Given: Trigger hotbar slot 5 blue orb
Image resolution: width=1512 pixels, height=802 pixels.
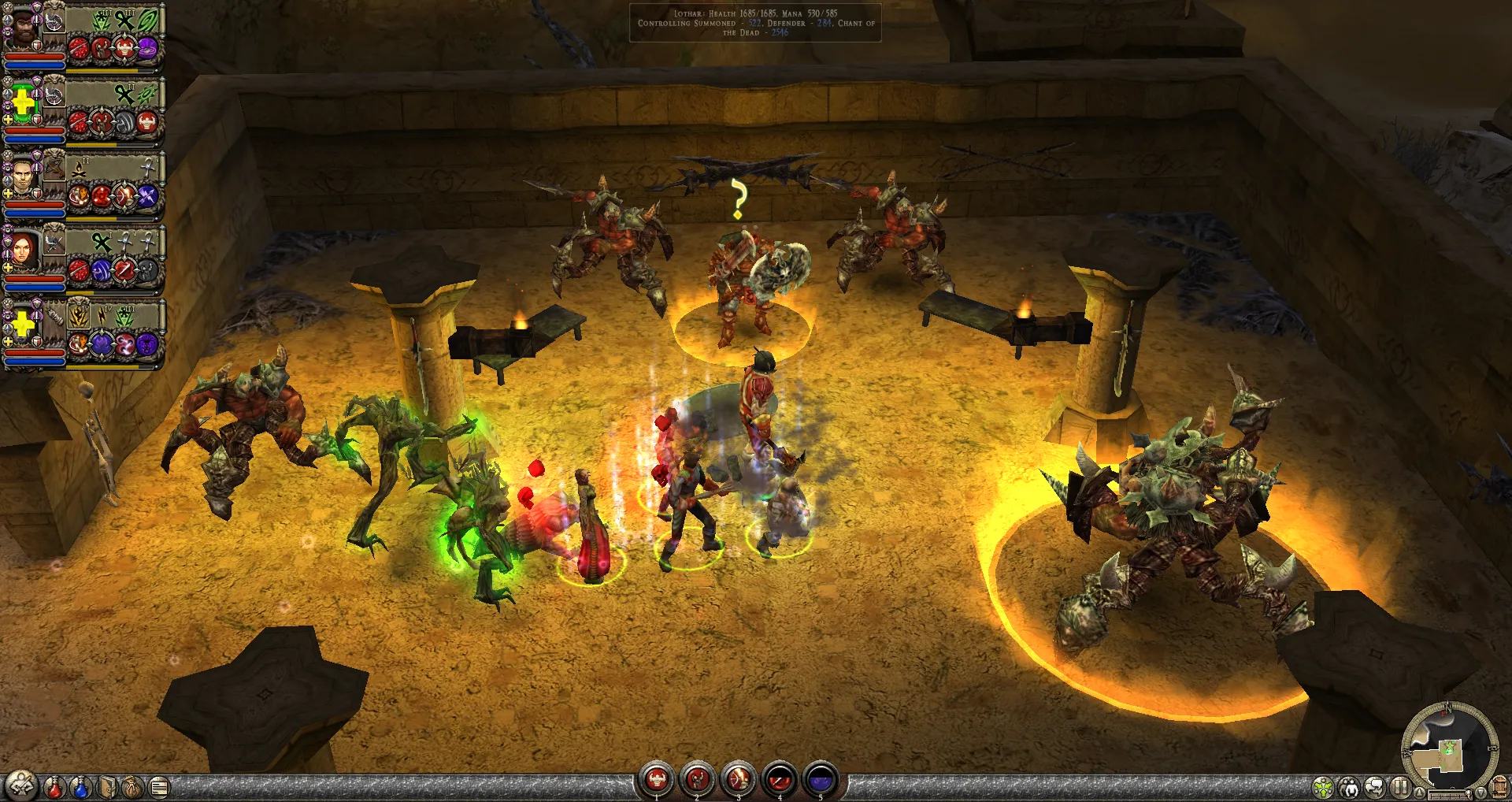Looking at the screenshot, I should coord(821,780).
